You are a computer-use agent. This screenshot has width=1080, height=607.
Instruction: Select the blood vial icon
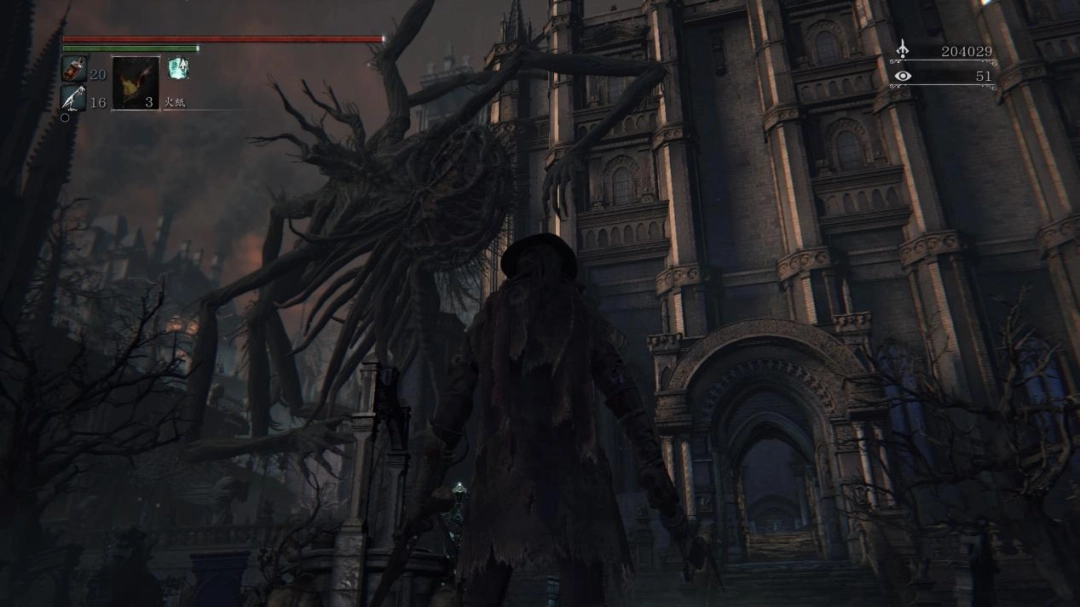pos(74,69)
